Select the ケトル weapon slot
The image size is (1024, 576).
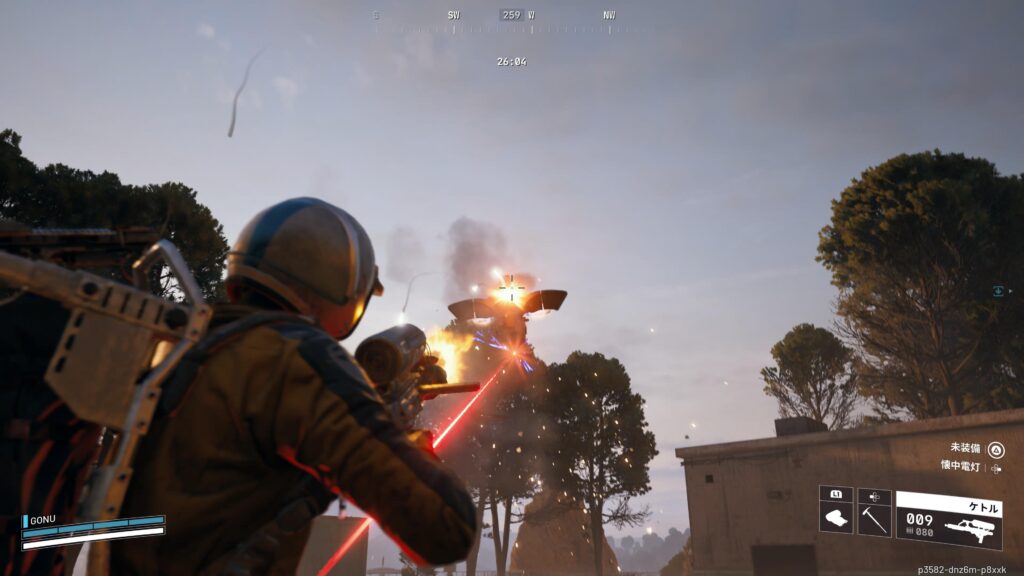(948, 519)
